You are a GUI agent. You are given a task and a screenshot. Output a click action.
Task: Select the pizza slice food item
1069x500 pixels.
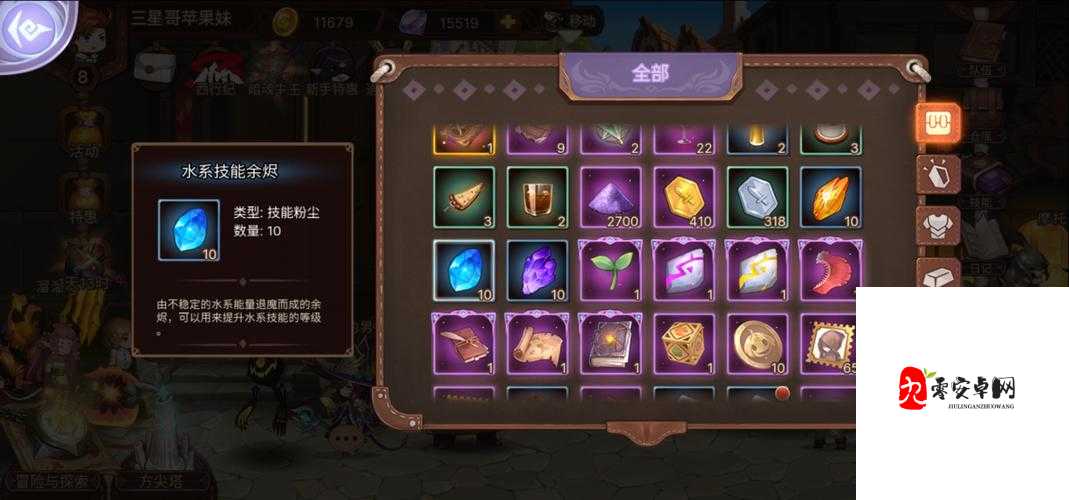[463, 196]
